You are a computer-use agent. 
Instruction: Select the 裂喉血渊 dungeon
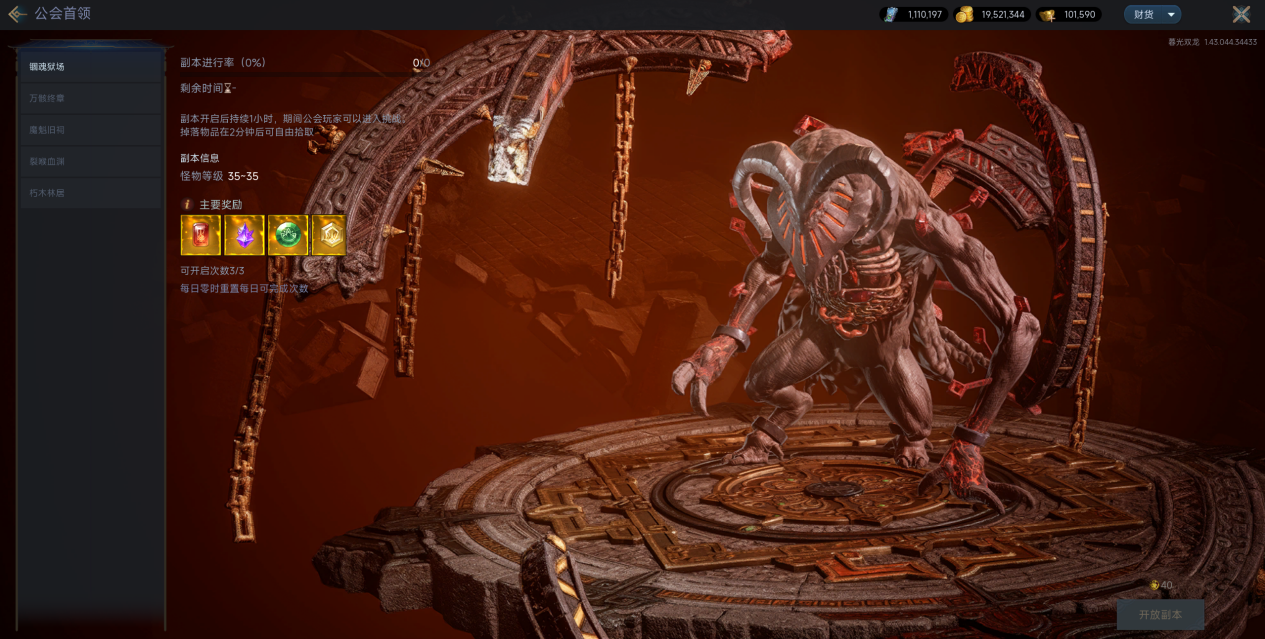(90, 161)
